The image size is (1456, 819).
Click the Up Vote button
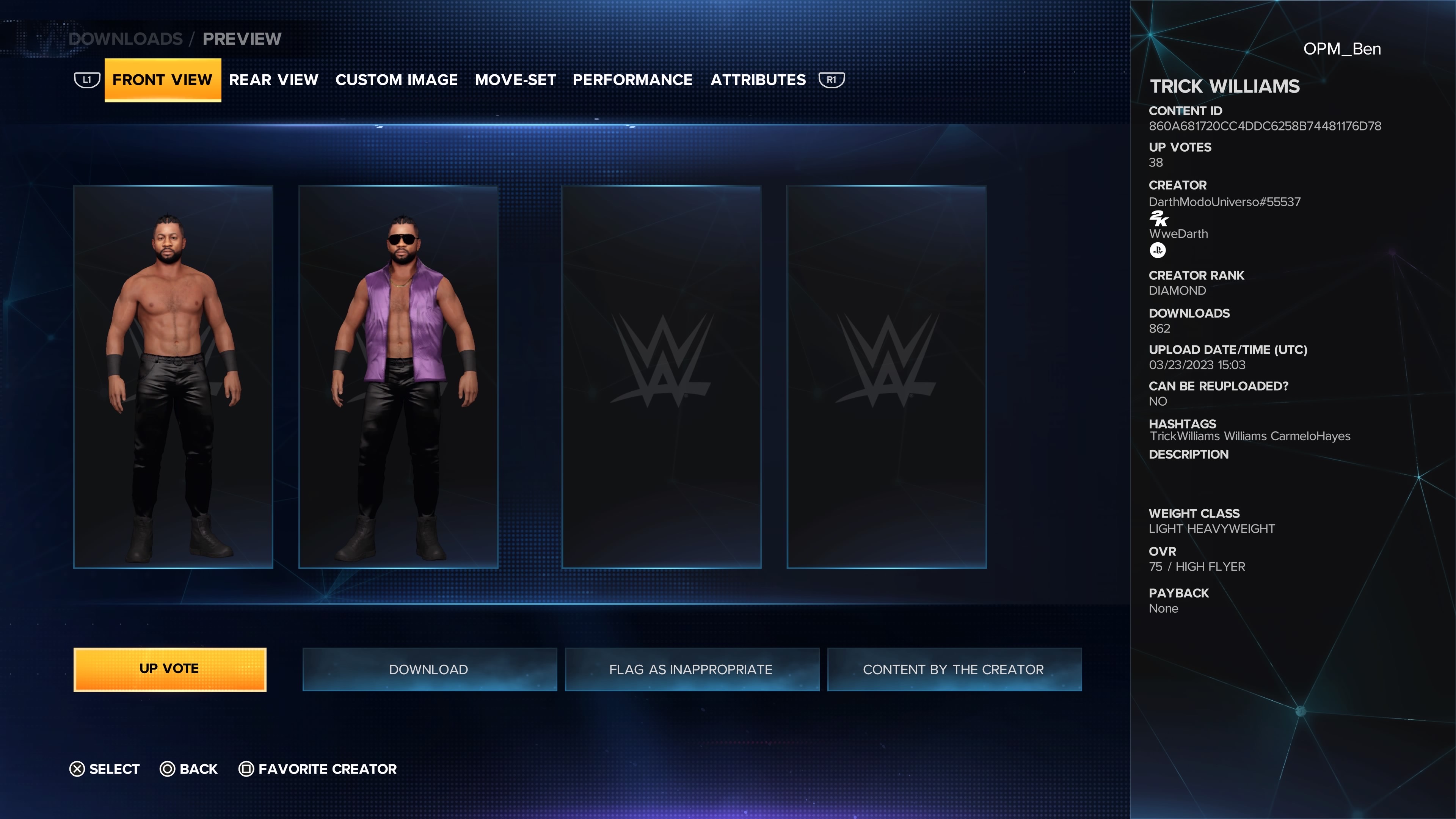click(169, 668)
